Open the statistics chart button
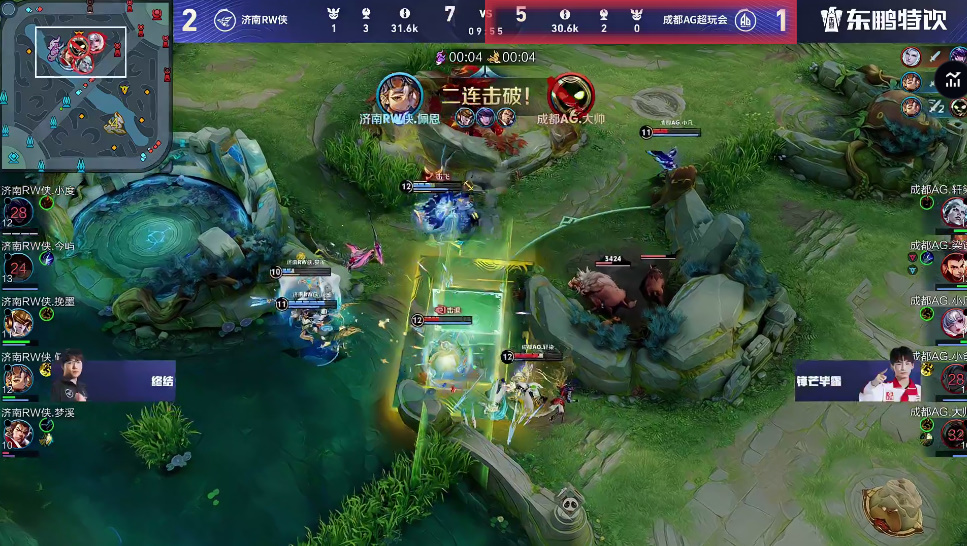This screenshot has width=967, height=546. click(948, 77)
